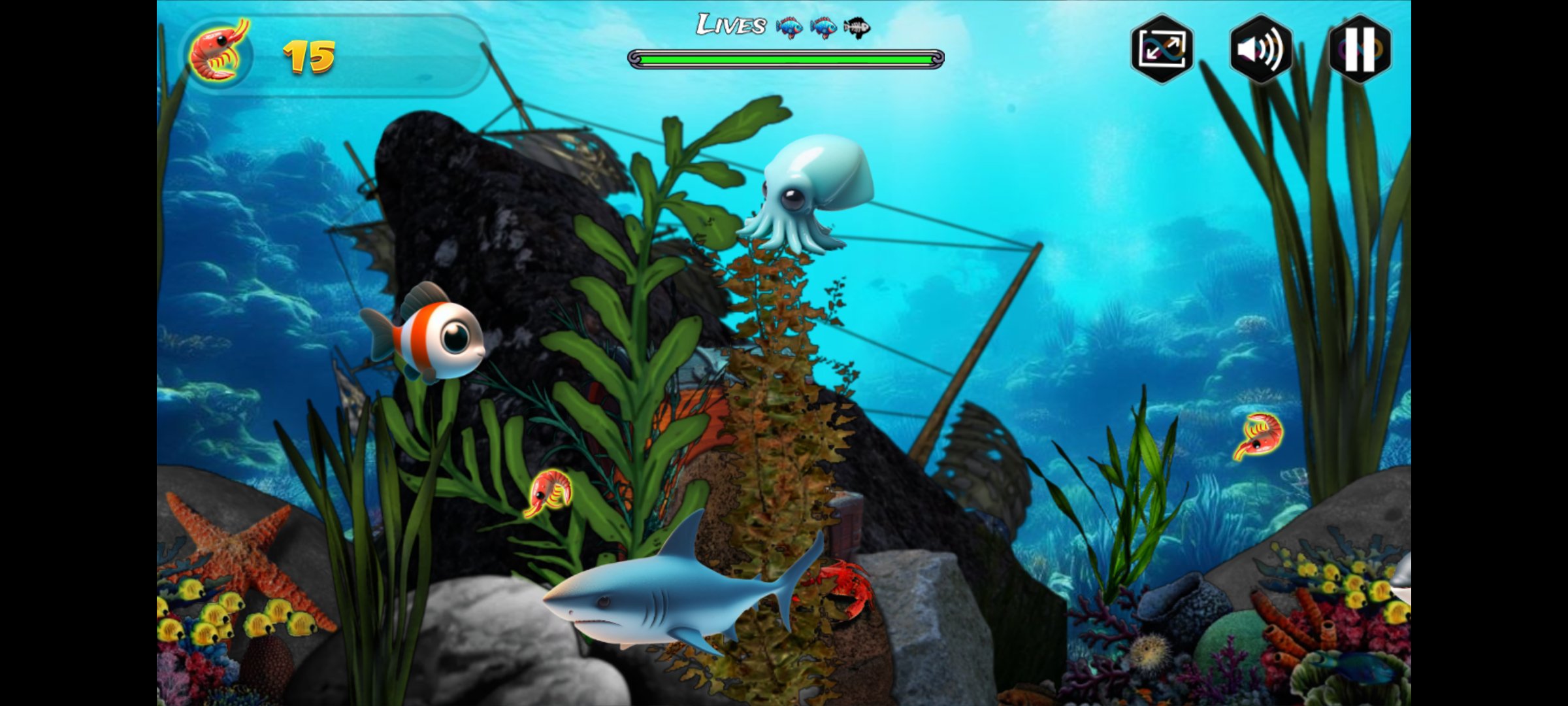1568x706 pixels.
Task: Tap the shrimp score icon
Action: tap(219, 52)
